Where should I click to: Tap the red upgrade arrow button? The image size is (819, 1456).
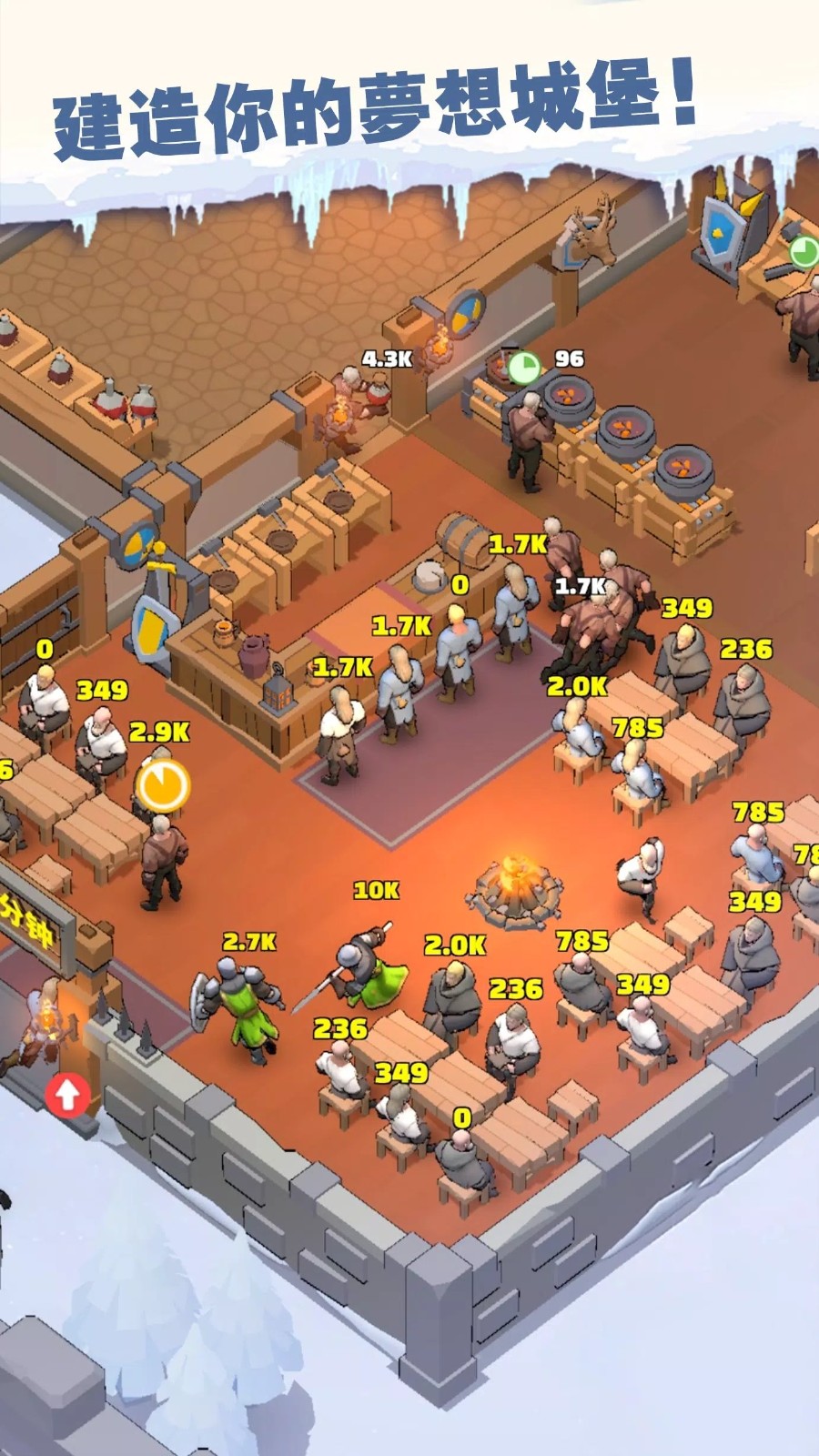click(67, 1094)
